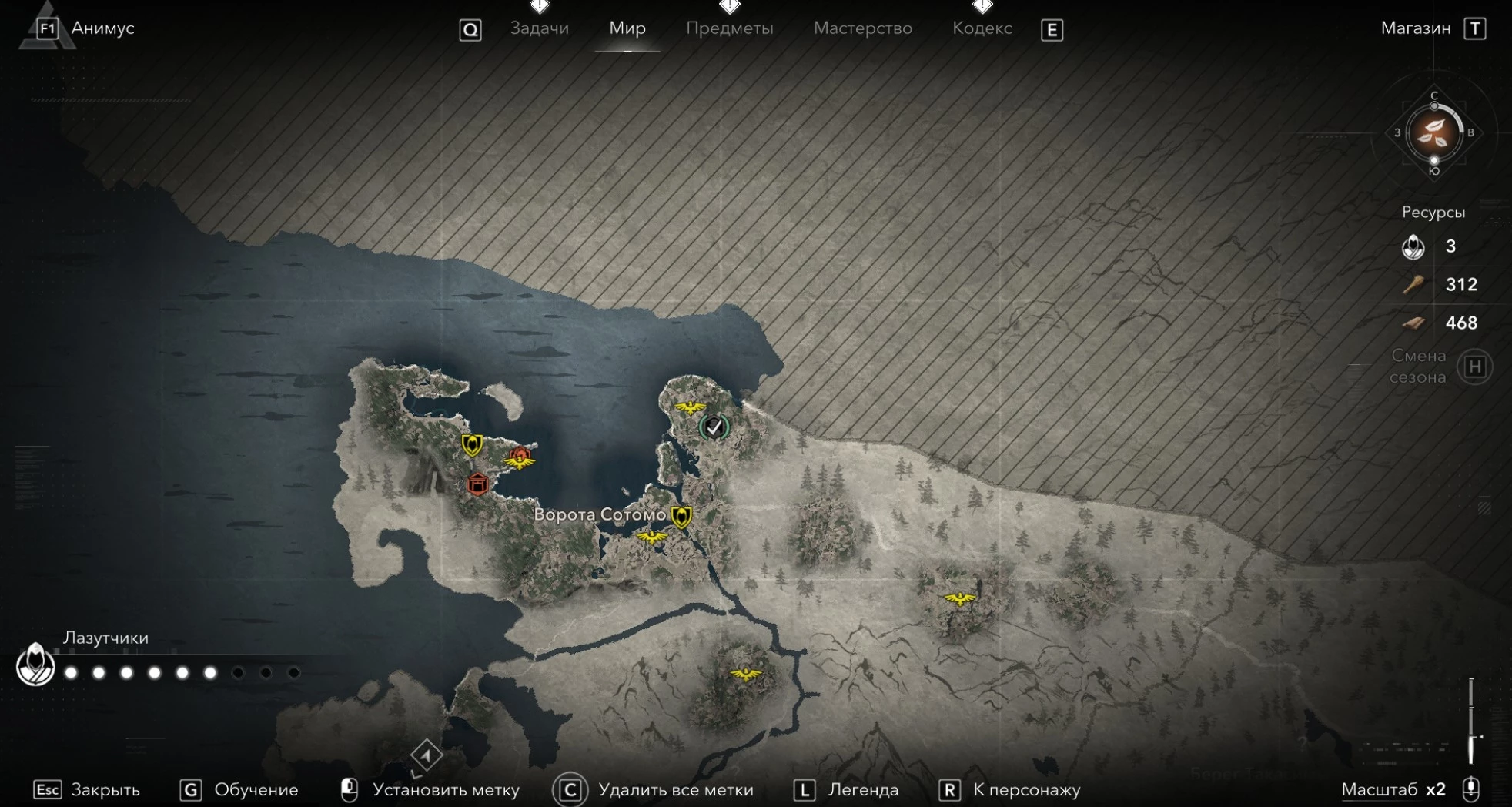Click the season compass emblem
Viewport: 1512px width, 807px height.
point(1433,132)
